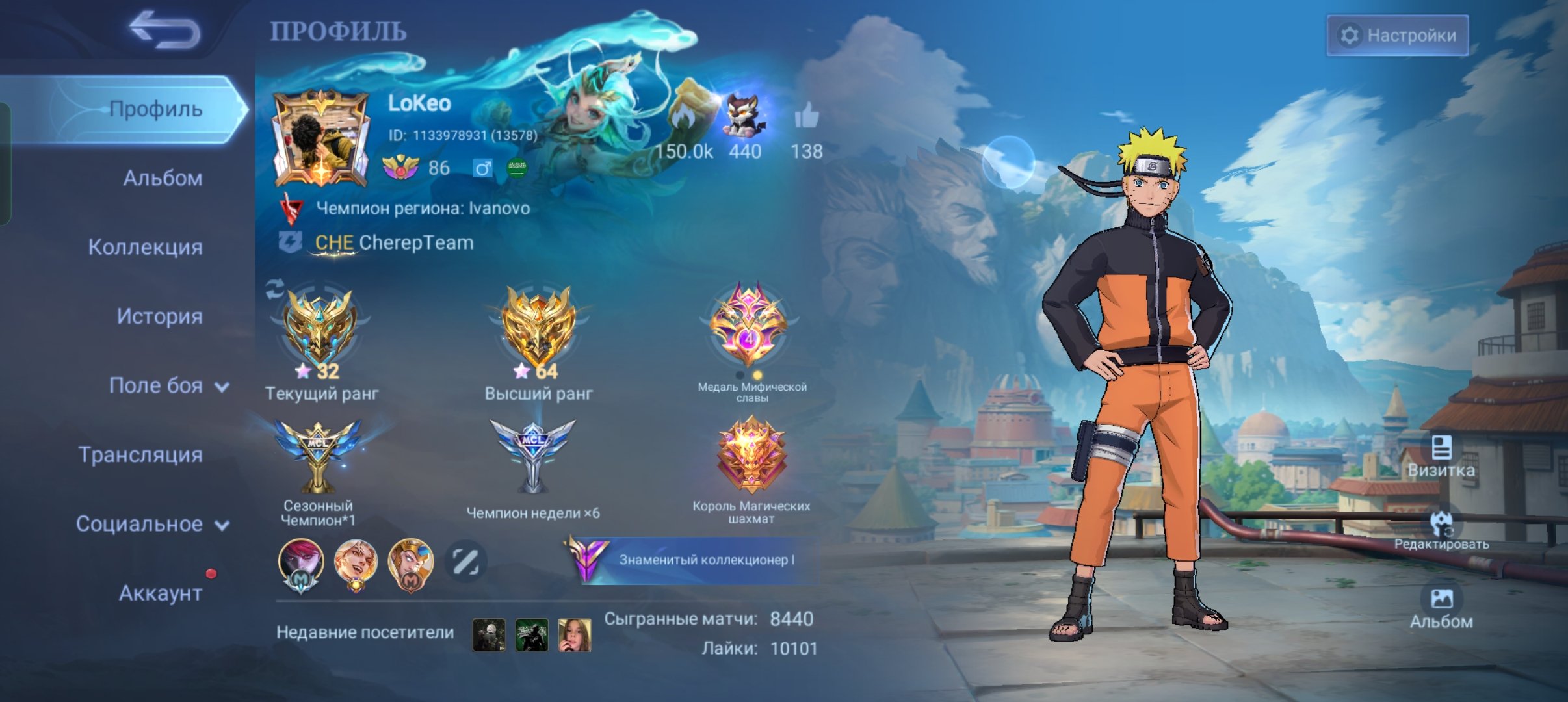Viewport: 1568px width, 702px height.
Task: Click the player avatar portrait
Action: coord(320,138)
